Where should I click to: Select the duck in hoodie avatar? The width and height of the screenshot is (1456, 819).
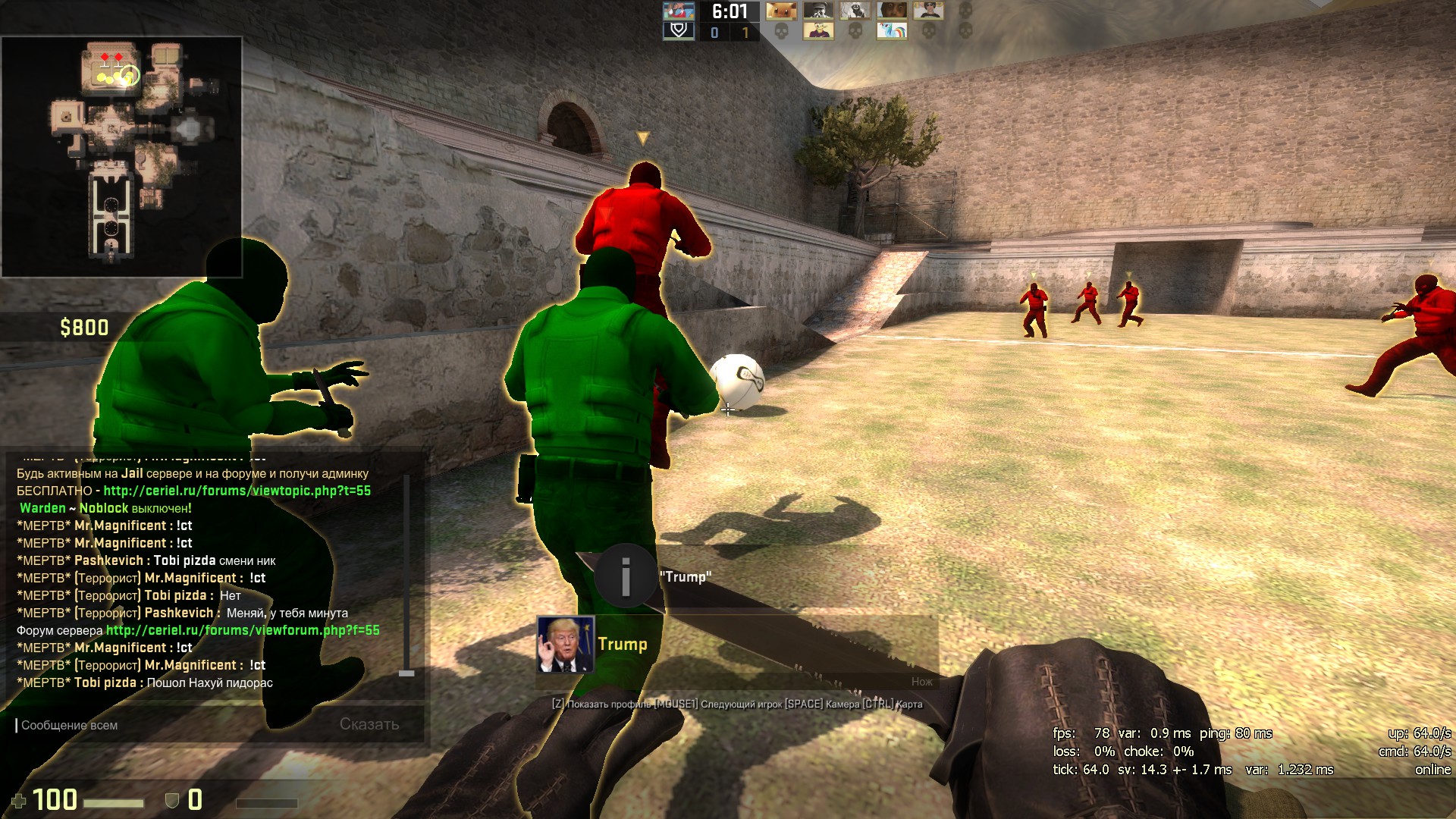point(817,31)
